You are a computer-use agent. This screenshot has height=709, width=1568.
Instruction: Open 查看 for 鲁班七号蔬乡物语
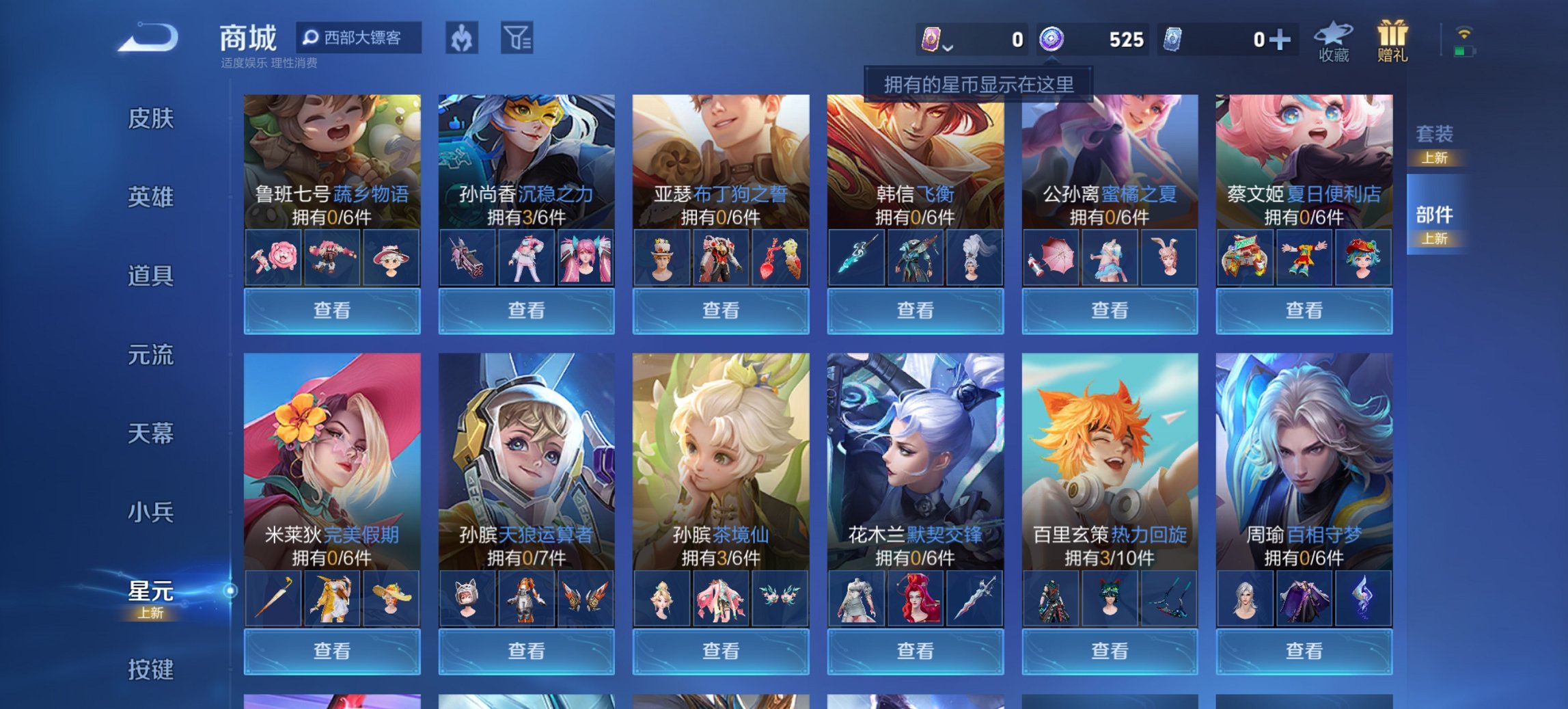click(x=333, y=311)
